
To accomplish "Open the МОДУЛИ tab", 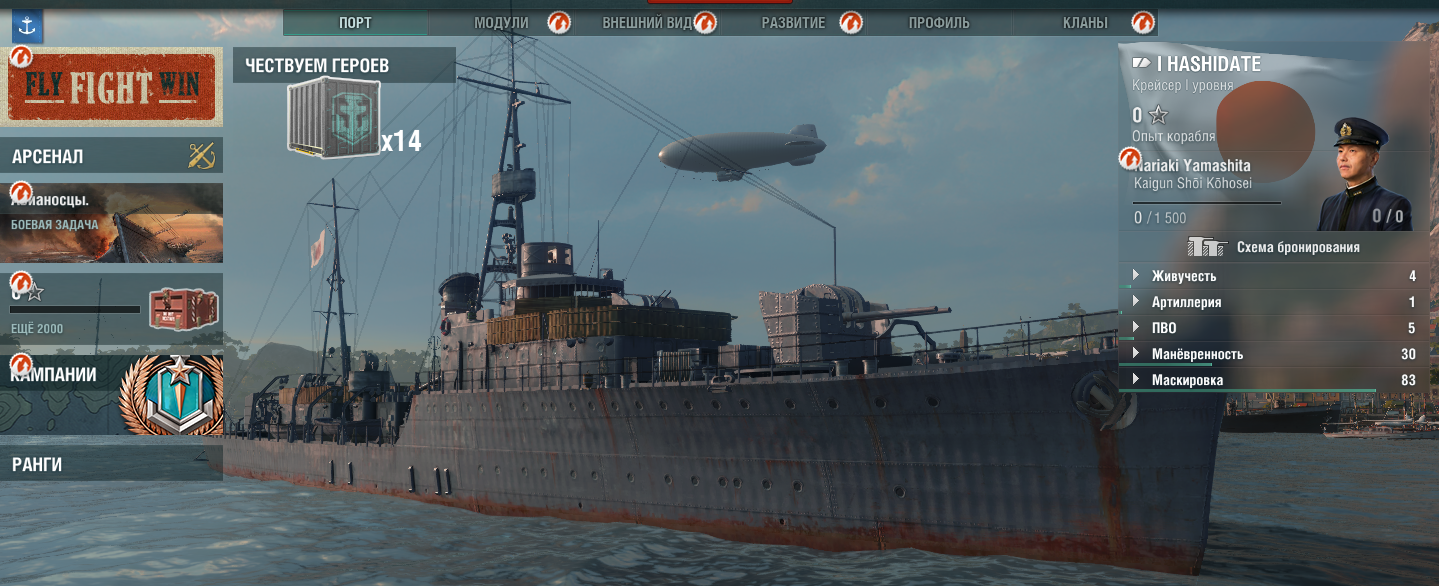I will tap(501, 23).
